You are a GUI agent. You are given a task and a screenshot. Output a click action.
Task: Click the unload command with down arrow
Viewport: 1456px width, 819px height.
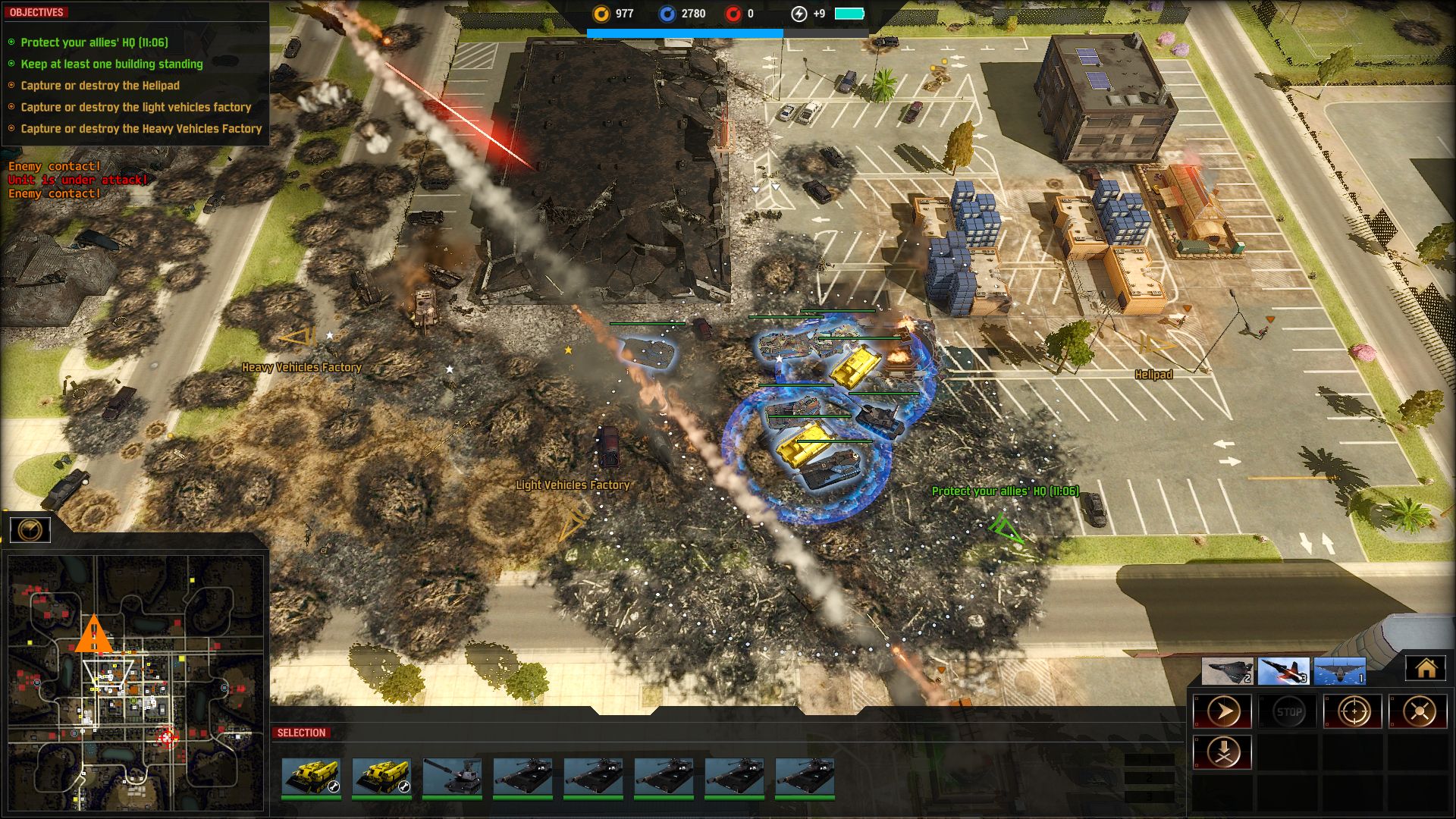point(1222,752)
